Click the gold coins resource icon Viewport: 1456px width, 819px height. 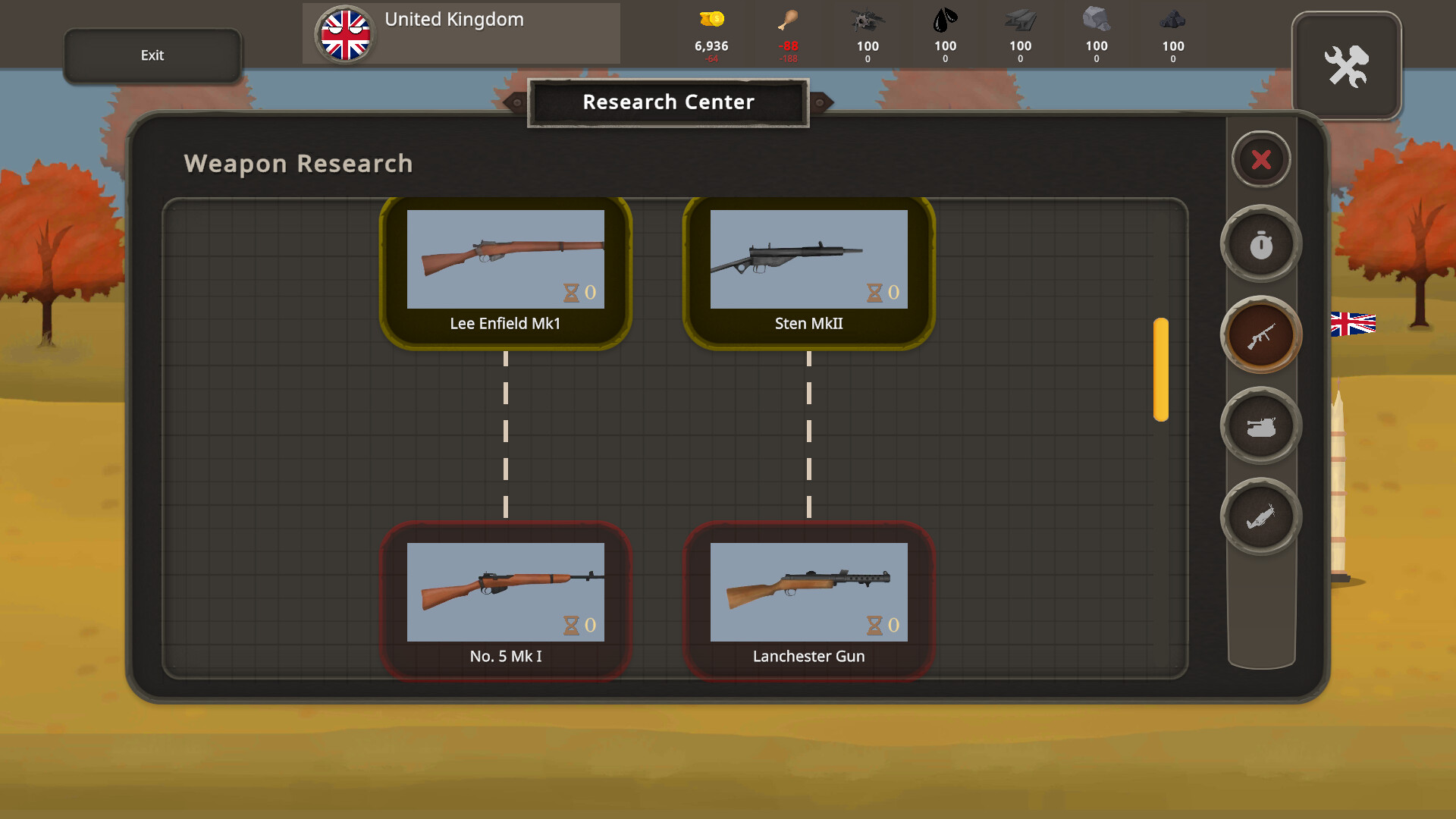(x=711, y=20)
